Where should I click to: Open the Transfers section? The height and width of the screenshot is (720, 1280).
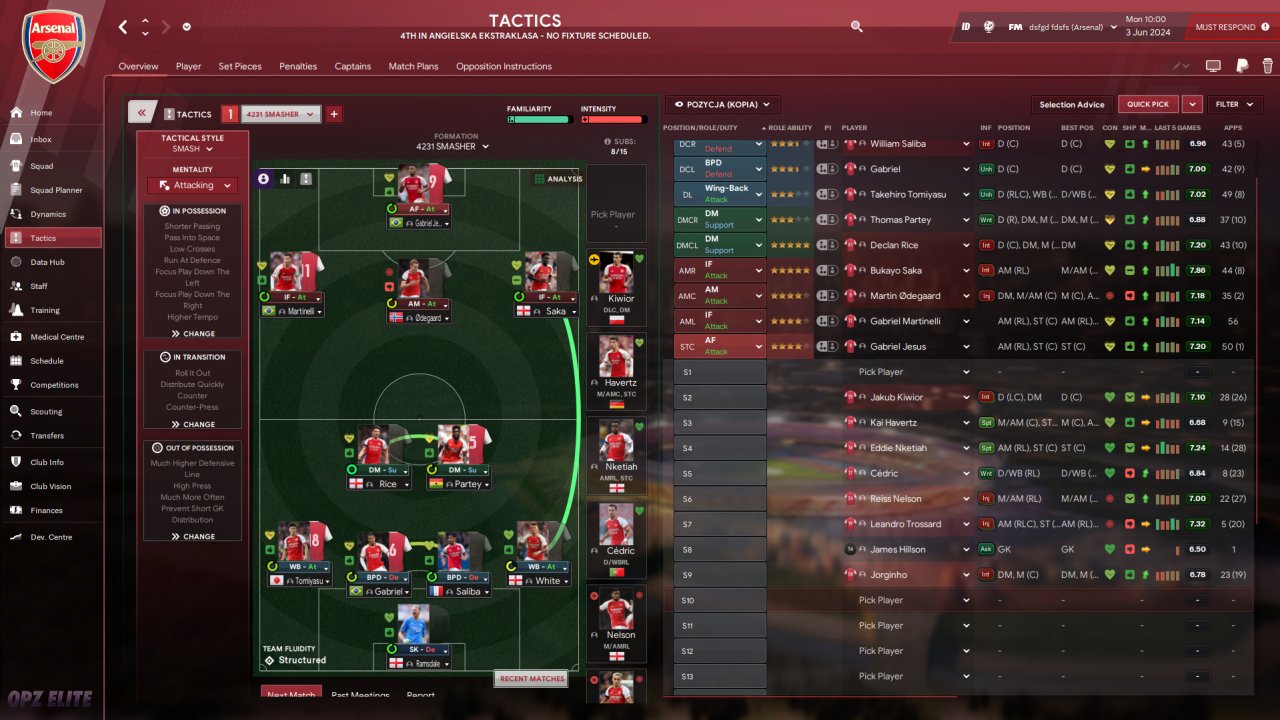[x=47, y=436]
